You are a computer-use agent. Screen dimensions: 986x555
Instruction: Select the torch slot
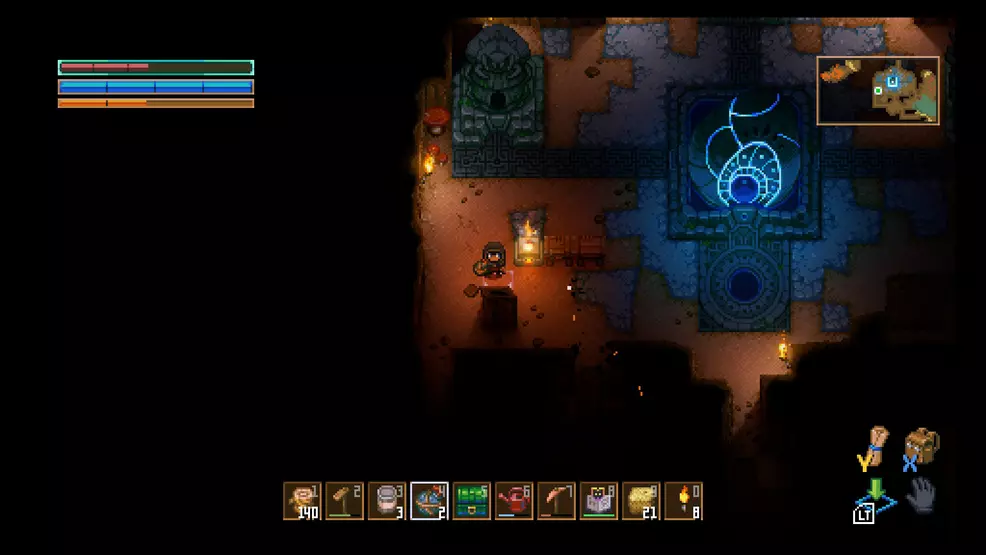coord(683,501)
